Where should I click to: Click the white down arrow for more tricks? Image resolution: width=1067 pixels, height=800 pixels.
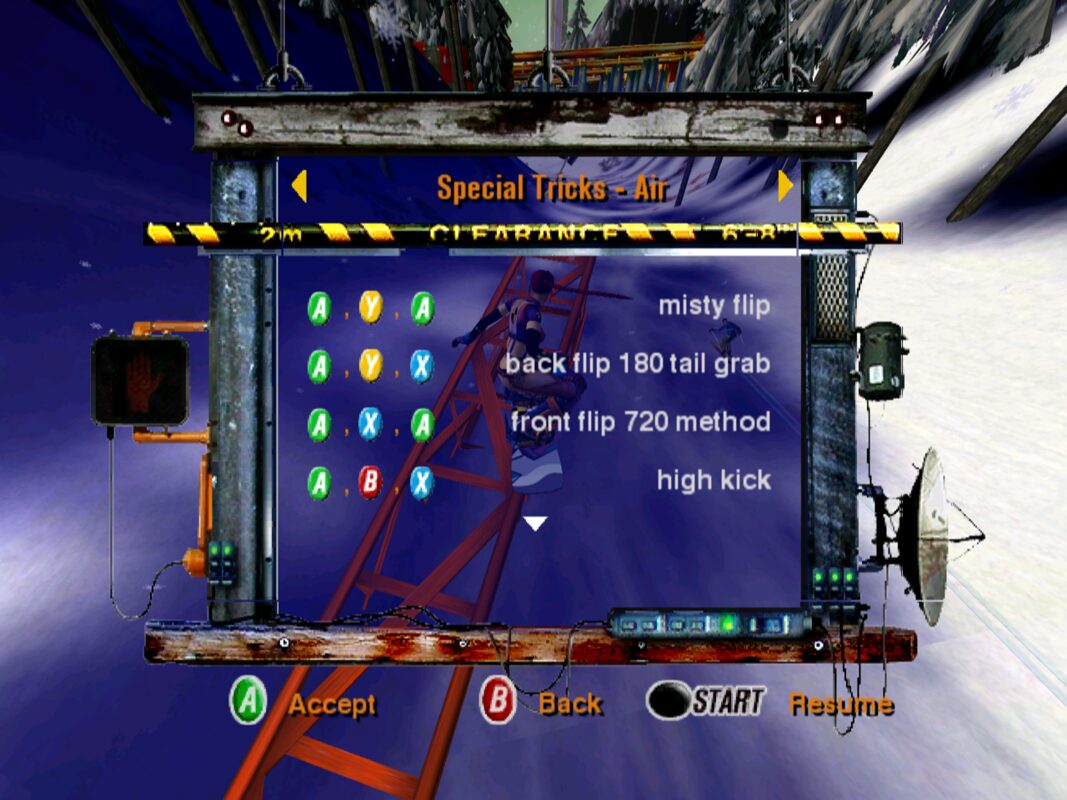point(537,523)
